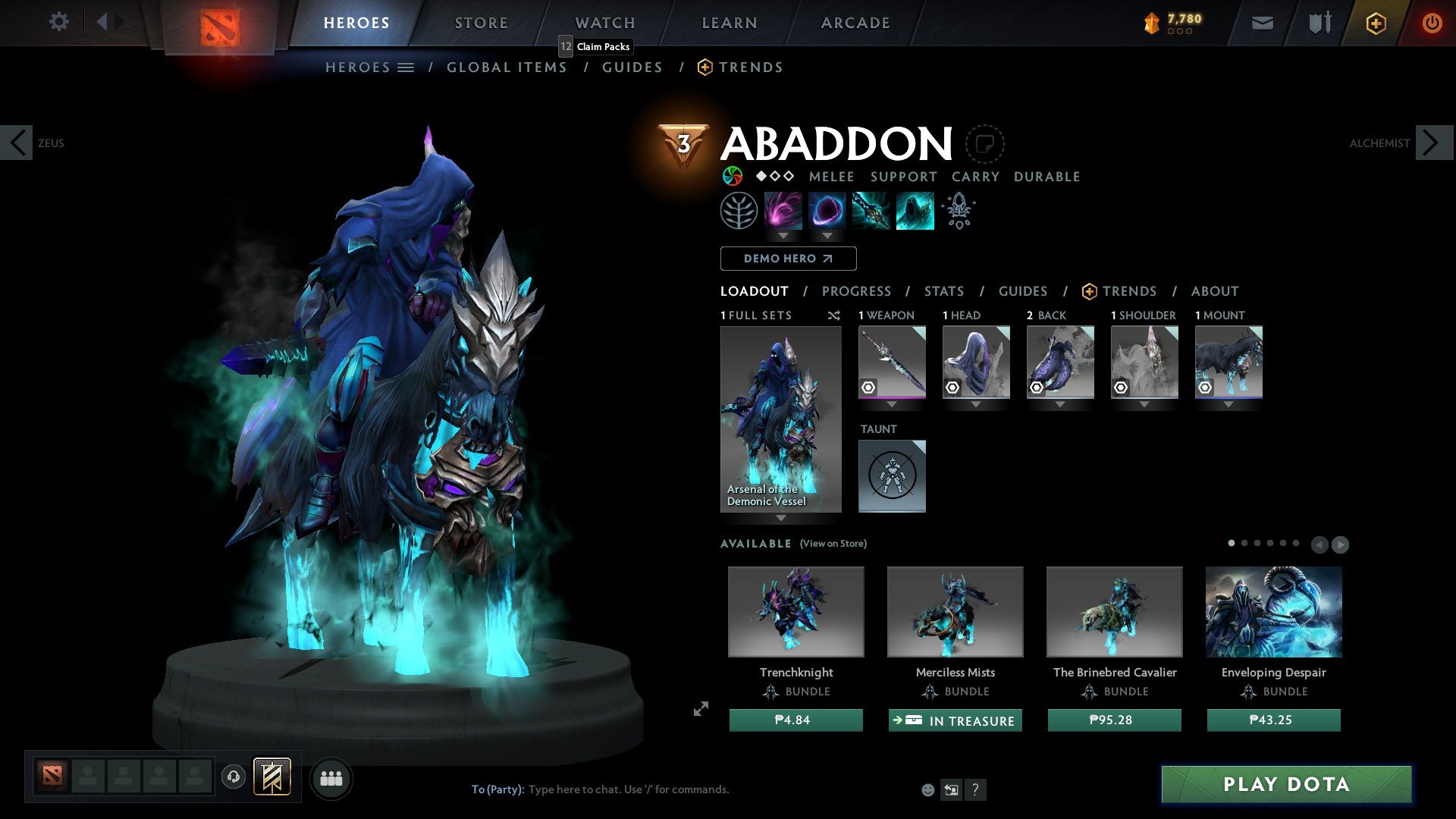Image resolution: width=1456 pixels, height=819 pixels.
Task: Click the shuffle icon beside Full Sets
Action: coord(834,315)
